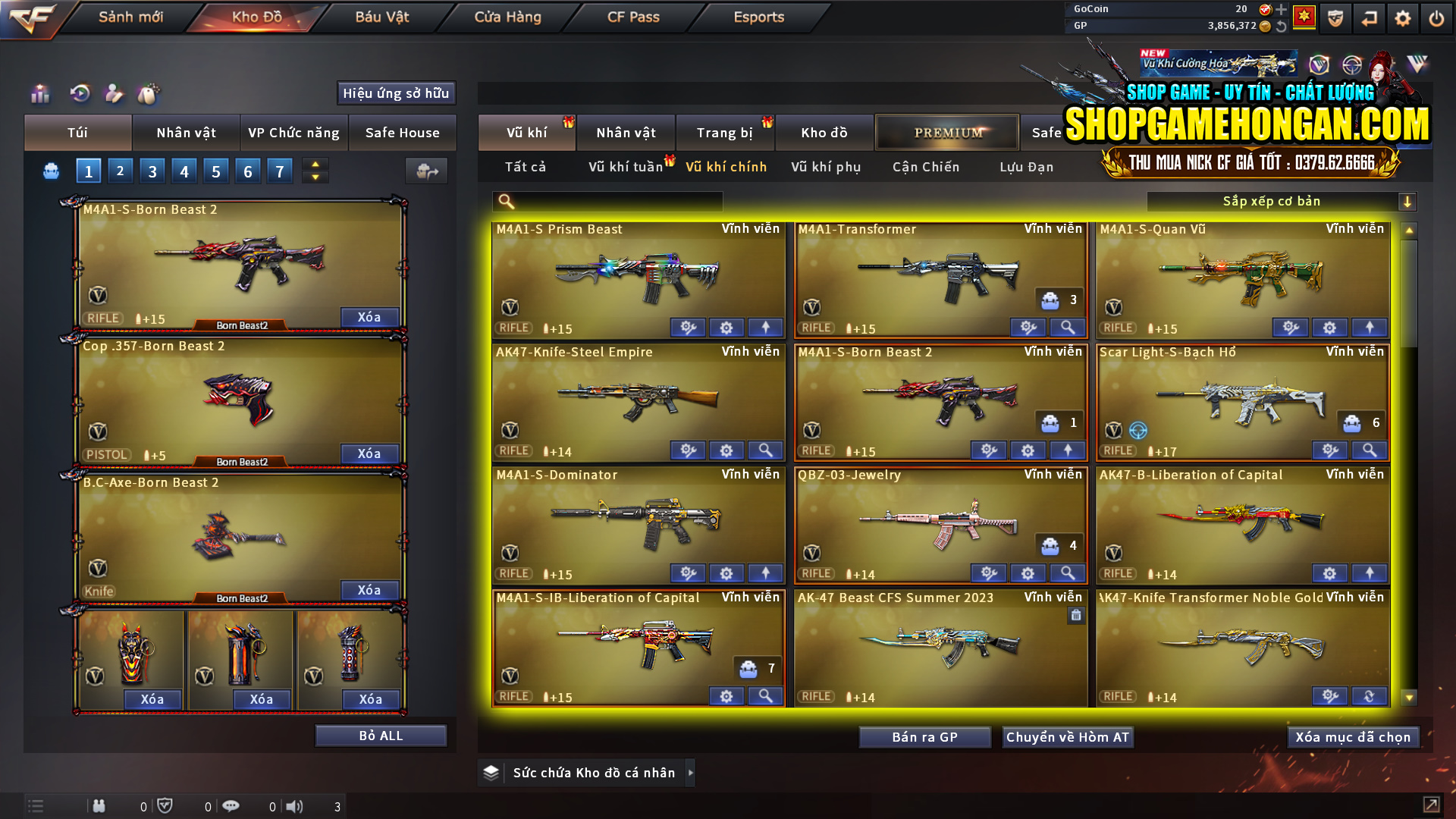This screenshot has height=819, width=1456.
Task: Click the weapon search input field
Action: pos(607,201)
